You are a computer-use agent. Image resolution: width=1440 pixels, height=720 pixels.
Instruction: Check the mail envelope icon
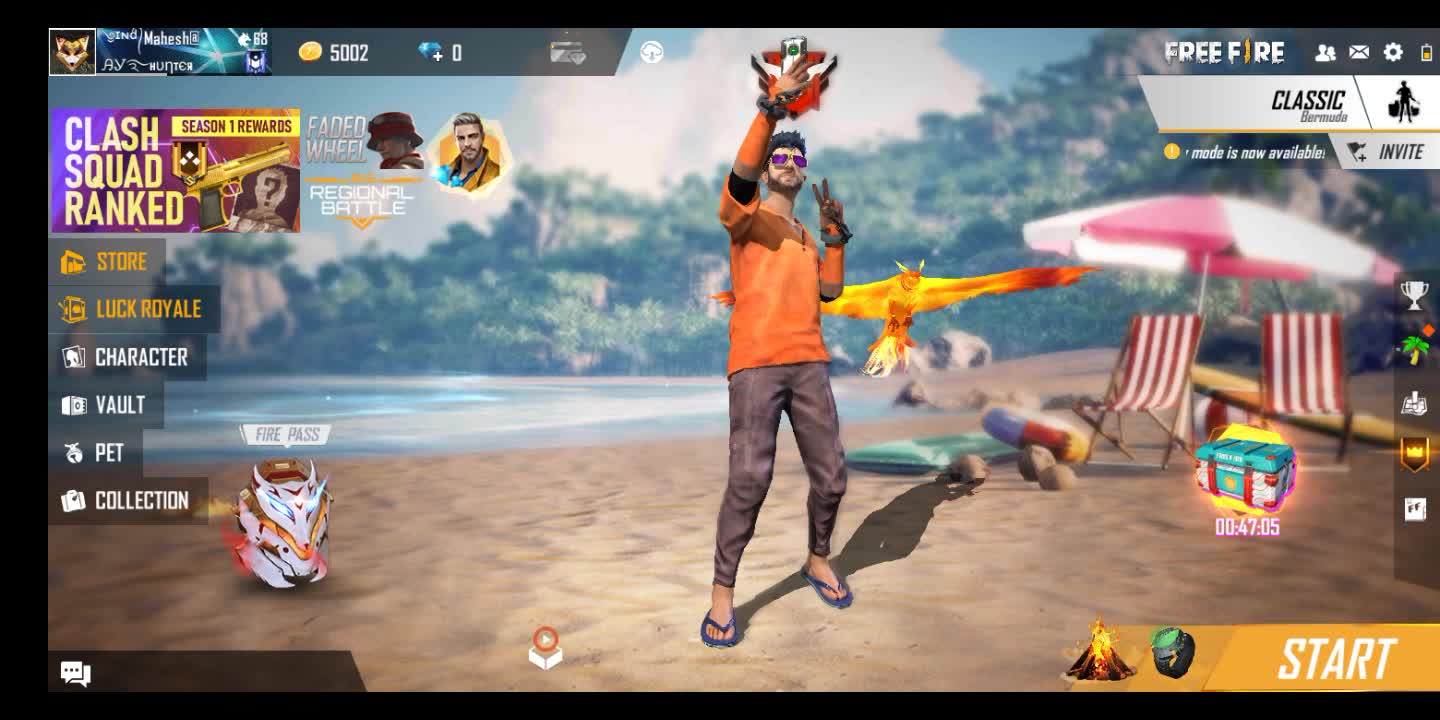[1359, 53]
